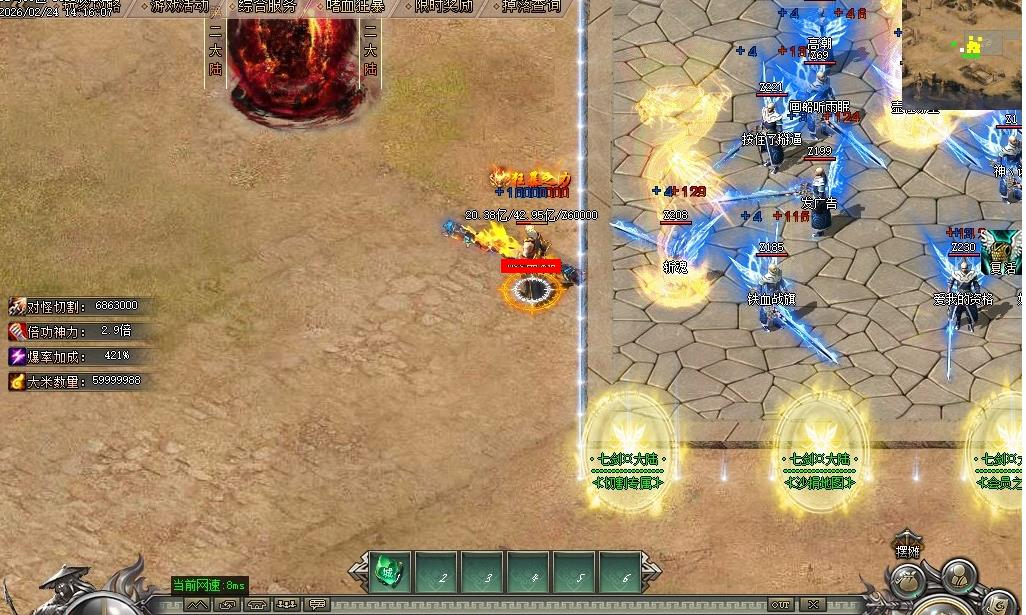Open the 游戏活动 menu tab

tap(180, 6)
